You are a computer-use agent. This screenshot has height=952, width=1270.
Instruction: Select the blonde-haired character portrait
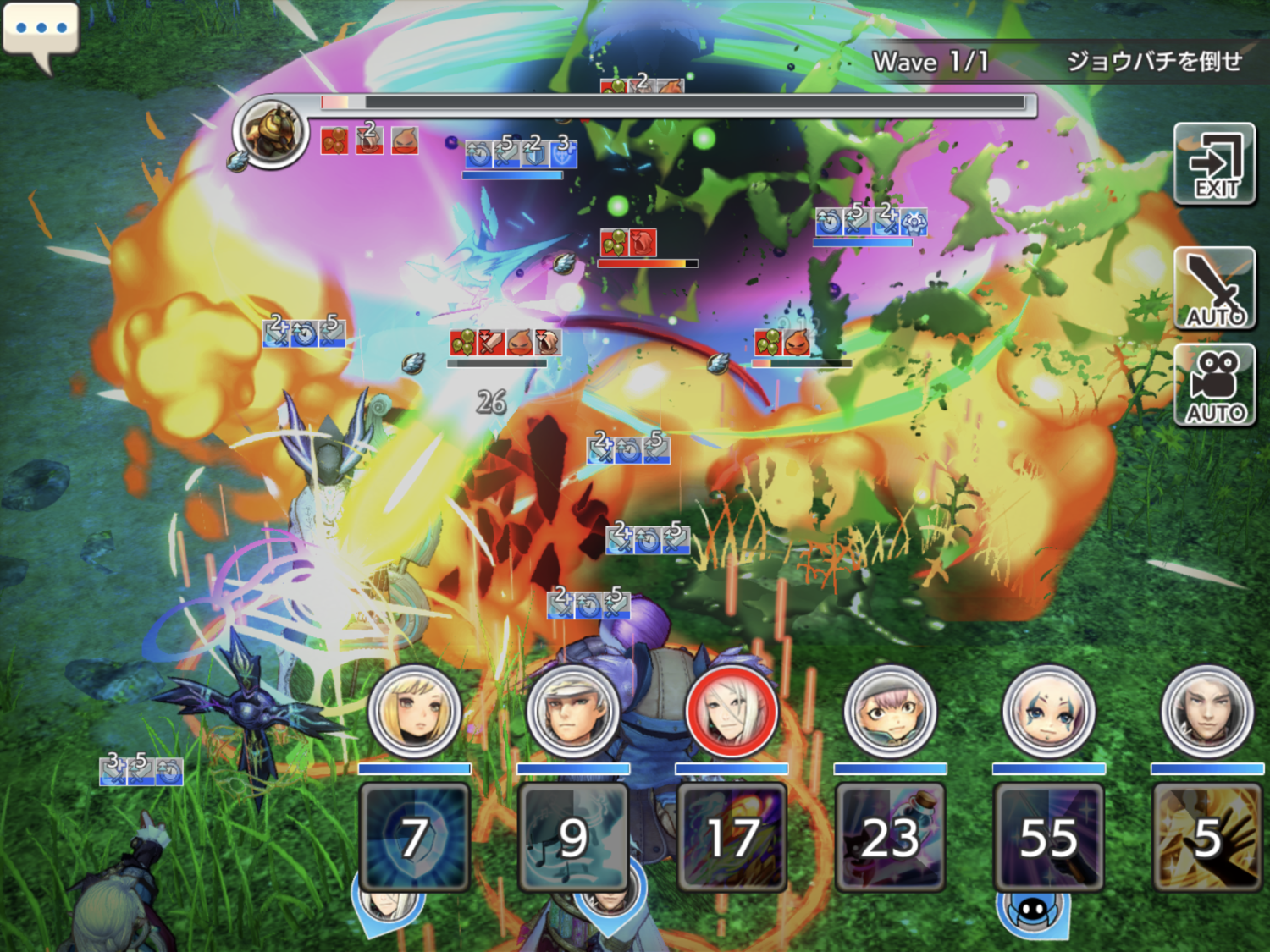414,712
